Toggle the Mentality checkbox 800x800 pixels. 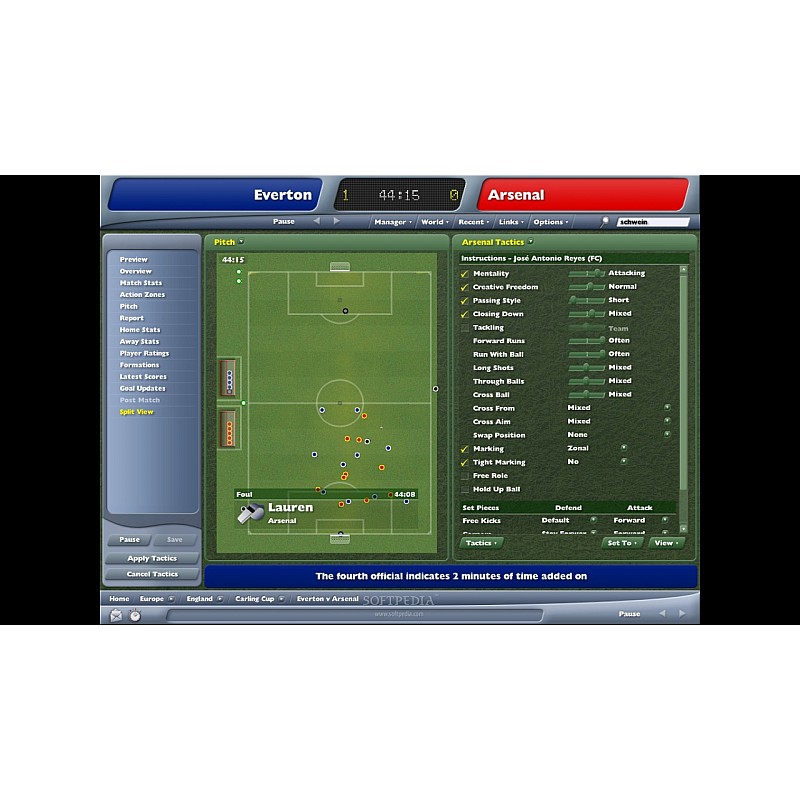point(464,274)
